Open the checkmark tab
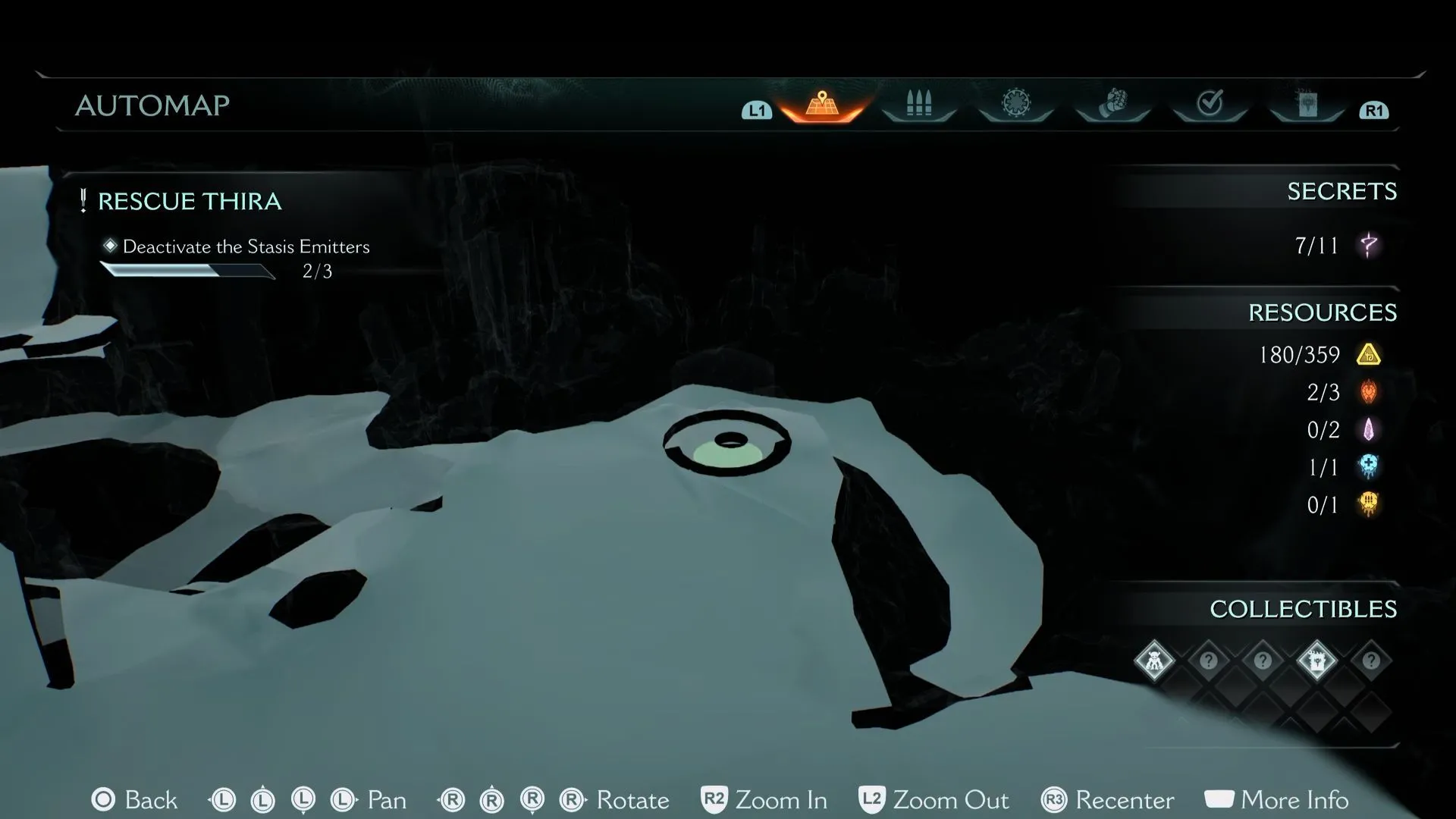Image resolution: width=1456 pixels, height=819 pixels. pos(1210,104)
